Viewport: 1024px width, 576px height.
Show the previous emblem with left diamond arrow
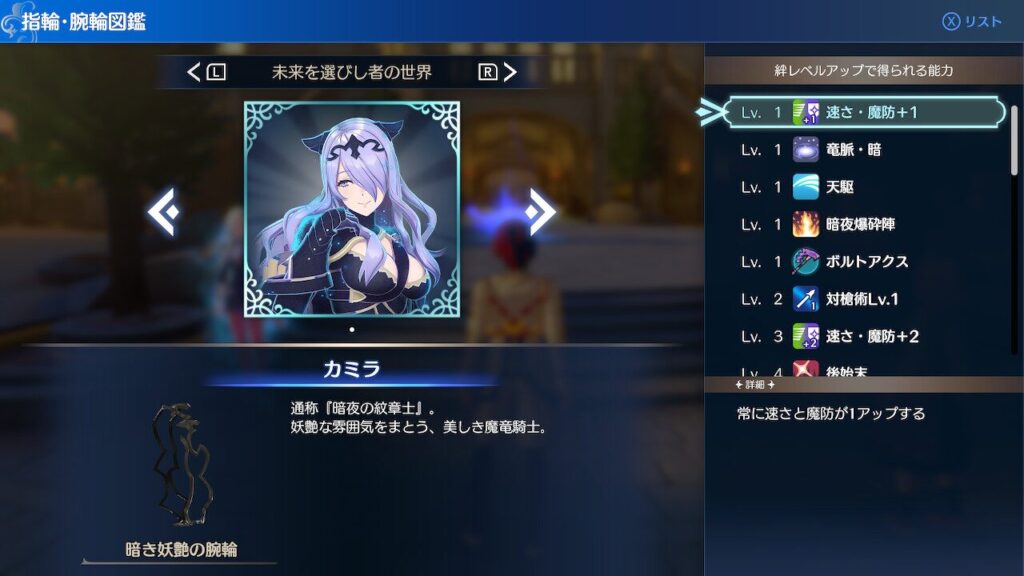click(x=164, y=212)
